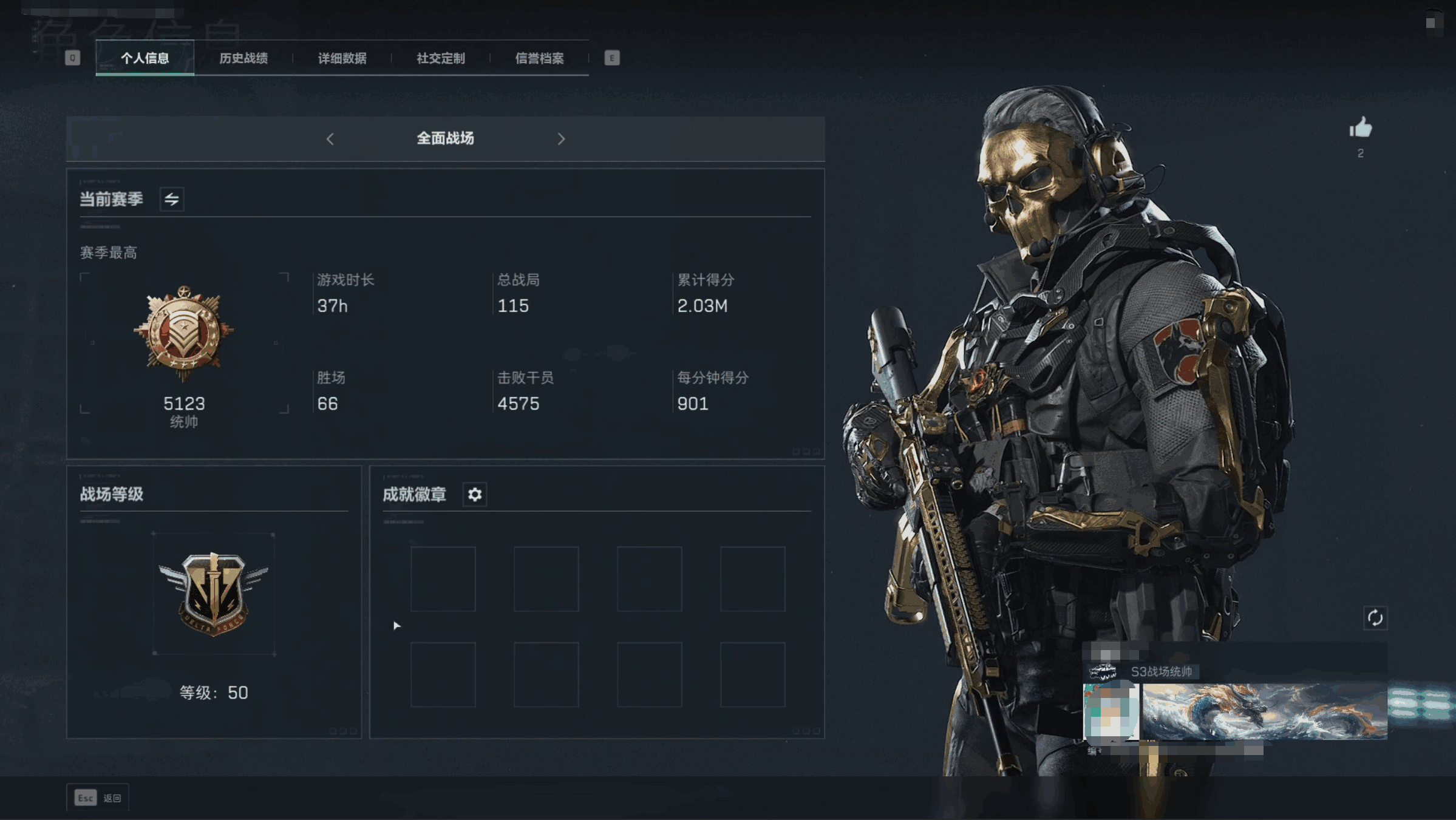Viewport: 1456px width, 820px height.
Task: Select the 统帅 rank emblem
Action: [184, 333]
